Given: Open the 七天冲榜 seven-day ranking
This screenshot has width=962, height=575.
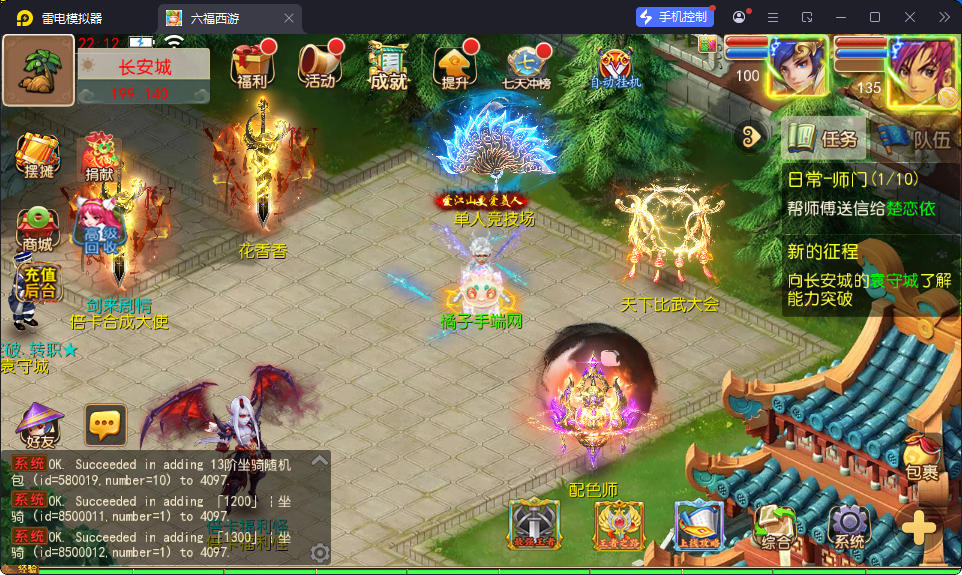Looking at the screenshot, I should pos(529,66).
